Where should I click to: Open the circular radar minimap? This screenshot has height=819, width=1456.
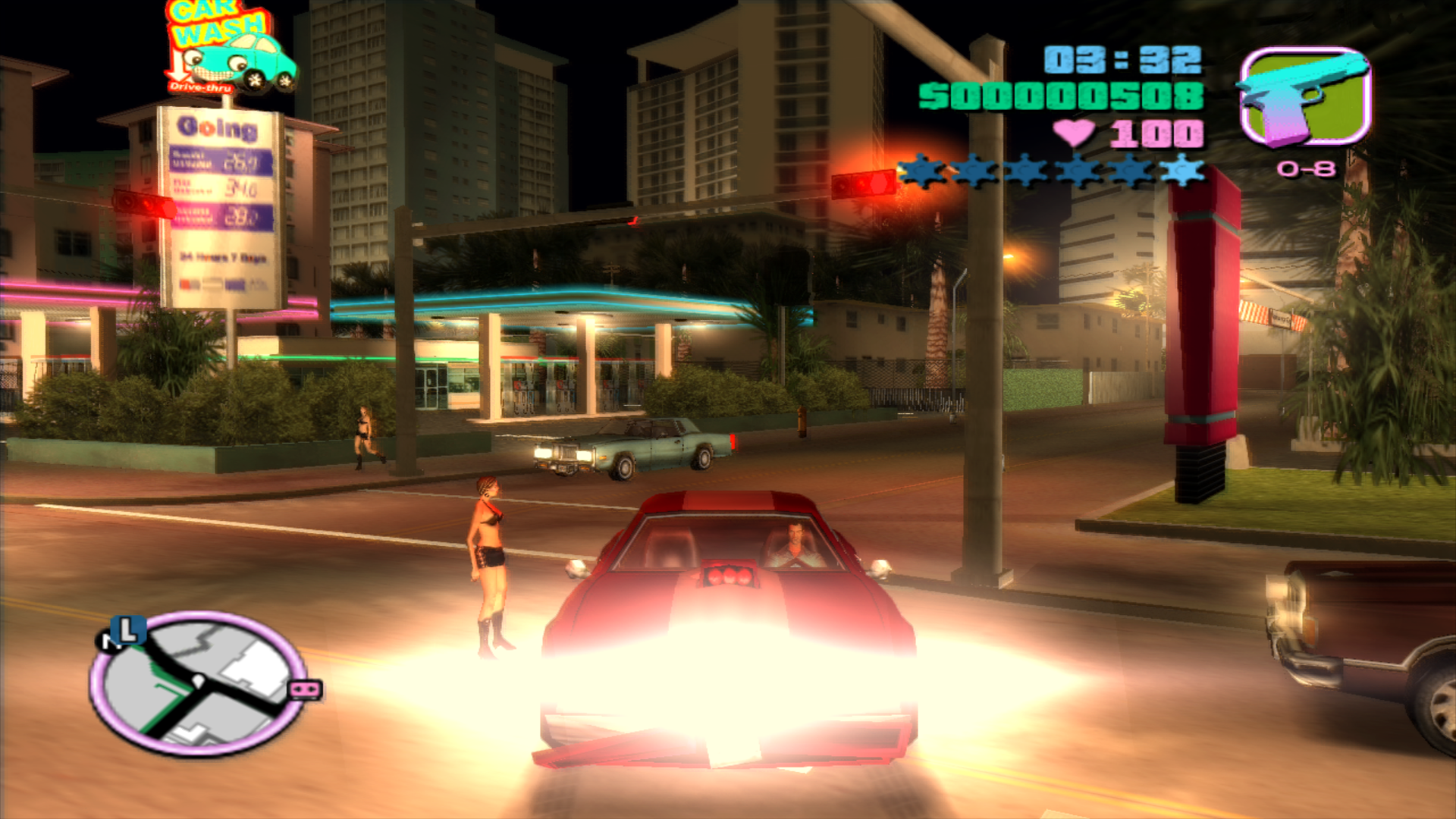tap(197, 682)
